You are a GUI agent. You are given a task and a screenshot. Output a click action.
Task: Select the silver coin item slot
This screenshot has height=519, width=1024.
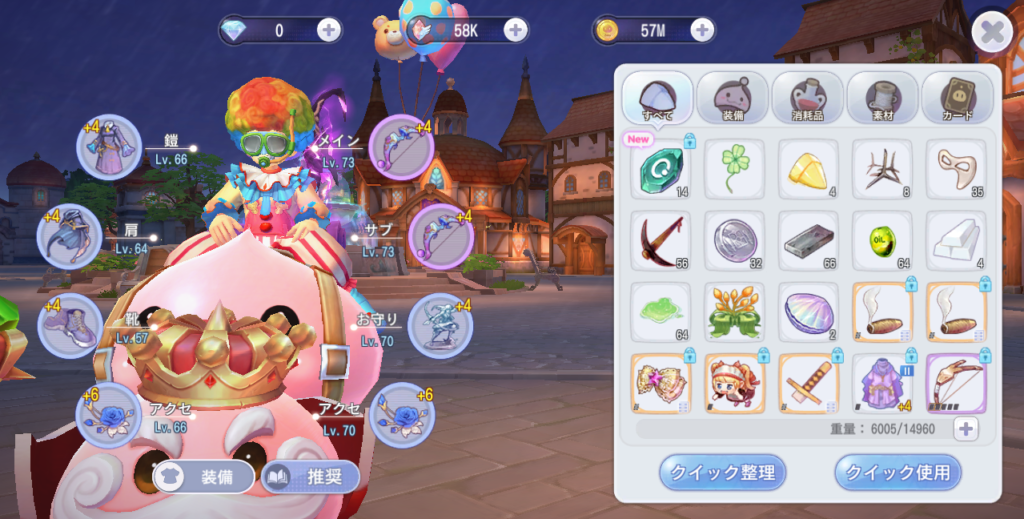tap(734, 241)
